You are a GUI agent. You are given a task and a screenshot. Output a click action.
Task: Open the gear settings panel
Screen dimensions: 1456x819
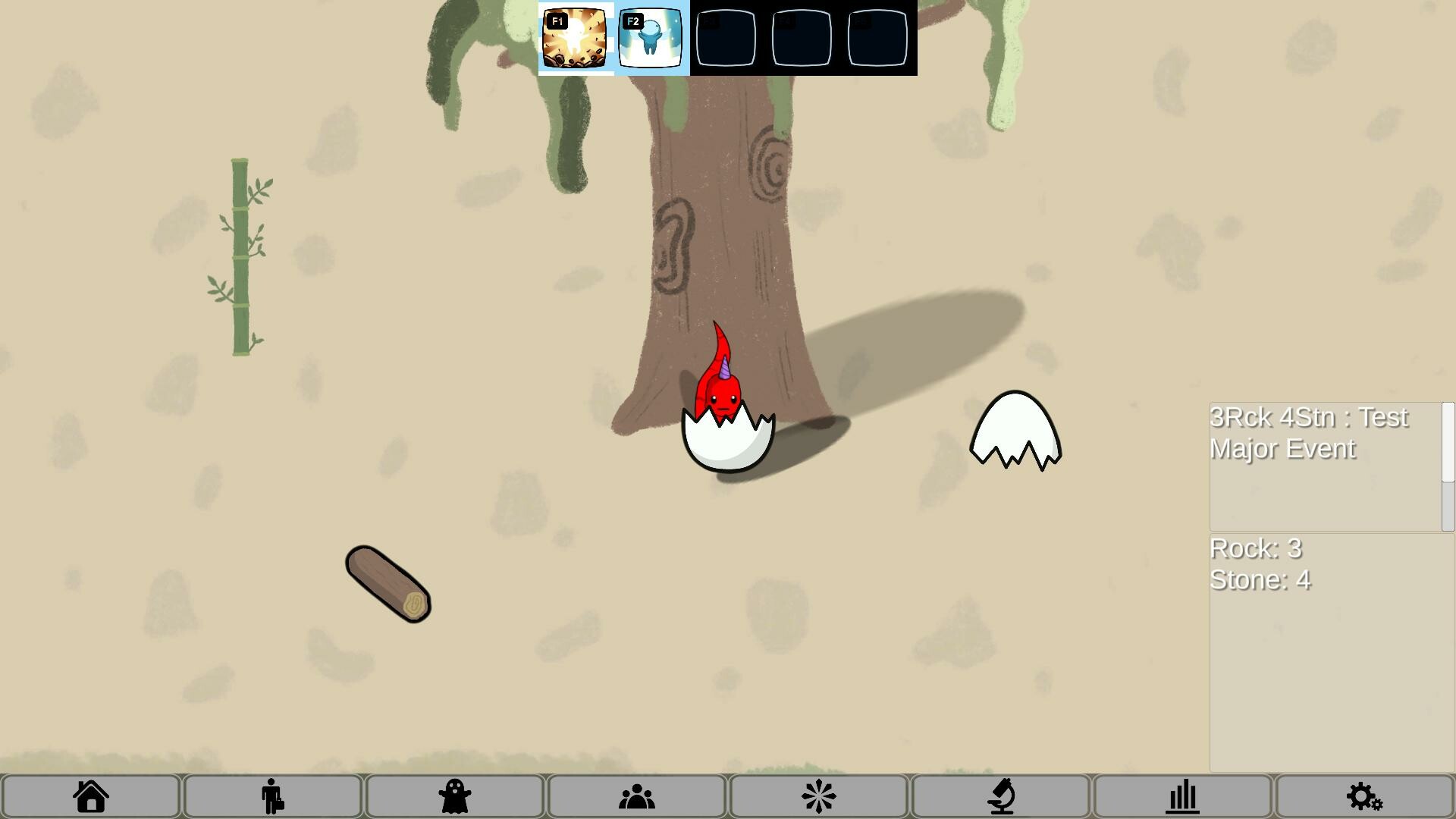[x=1364, y=796]
